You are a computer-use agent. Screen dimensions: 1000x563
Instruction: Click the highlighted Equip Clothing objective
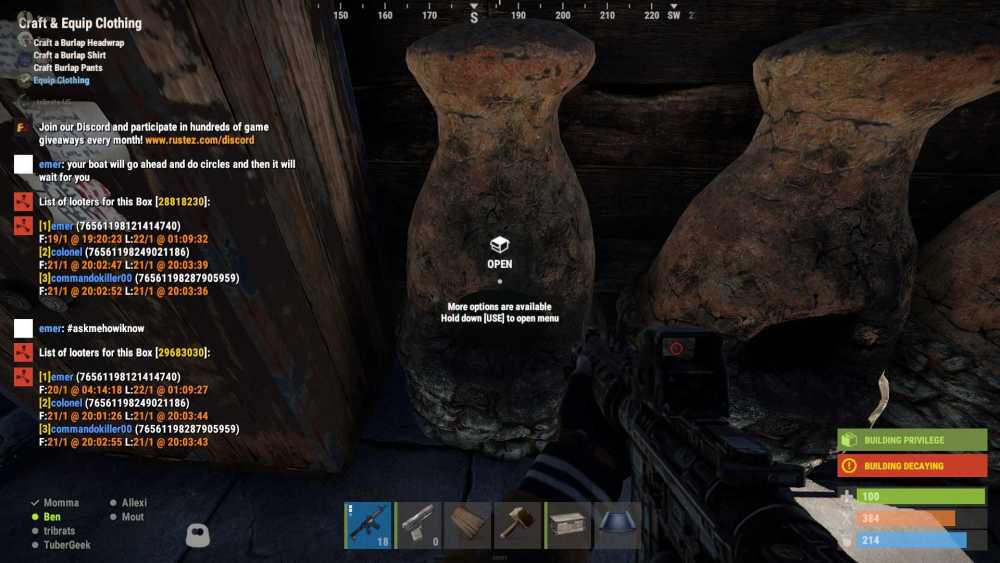tap(61, 81)
